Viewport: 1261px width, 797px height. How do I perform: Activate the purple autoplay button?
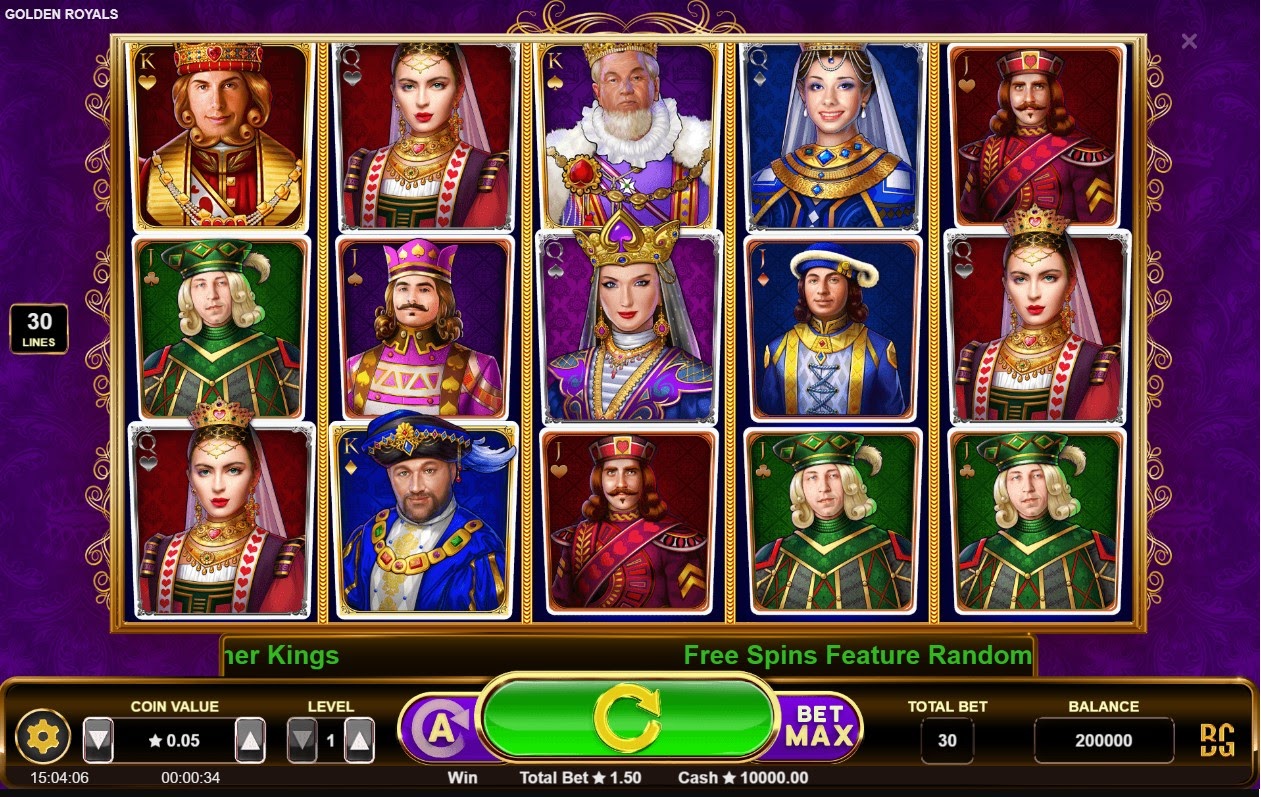pos(441,730)
